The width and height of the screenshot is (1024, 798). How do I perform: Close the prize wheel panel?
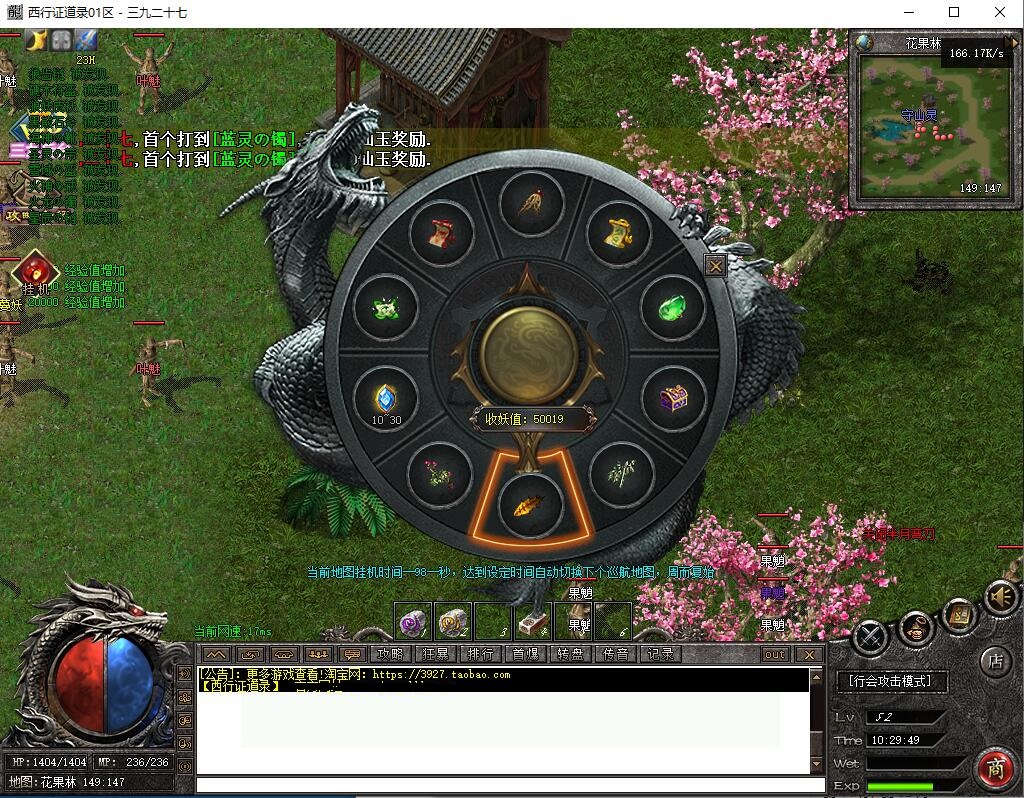(715, 266)
